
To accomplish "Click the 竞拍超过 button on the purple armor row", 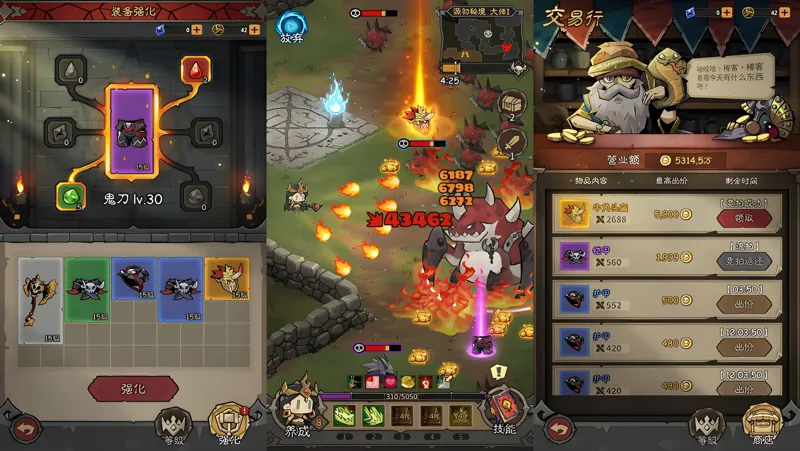I will (x=744, y=261).
